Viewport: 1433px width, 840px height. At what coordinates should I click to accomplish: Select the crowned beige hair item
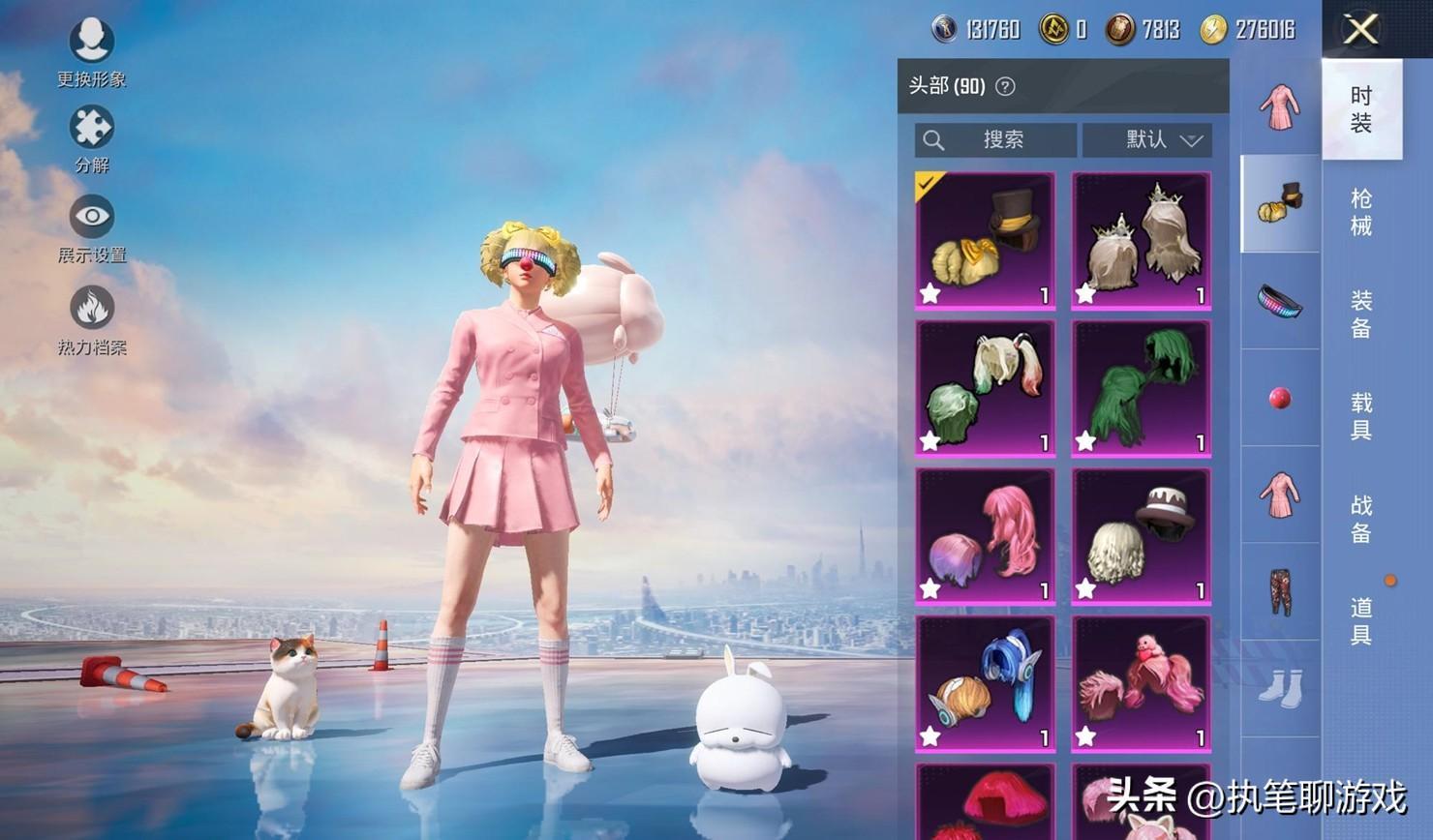click(1142, 240)
